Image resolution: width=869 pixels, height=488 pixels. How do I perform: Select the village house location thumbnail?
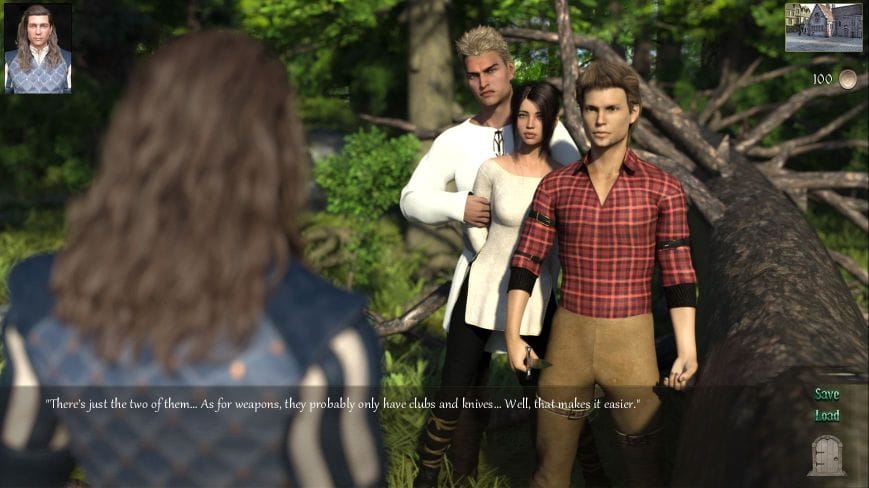tap(823, 27)
